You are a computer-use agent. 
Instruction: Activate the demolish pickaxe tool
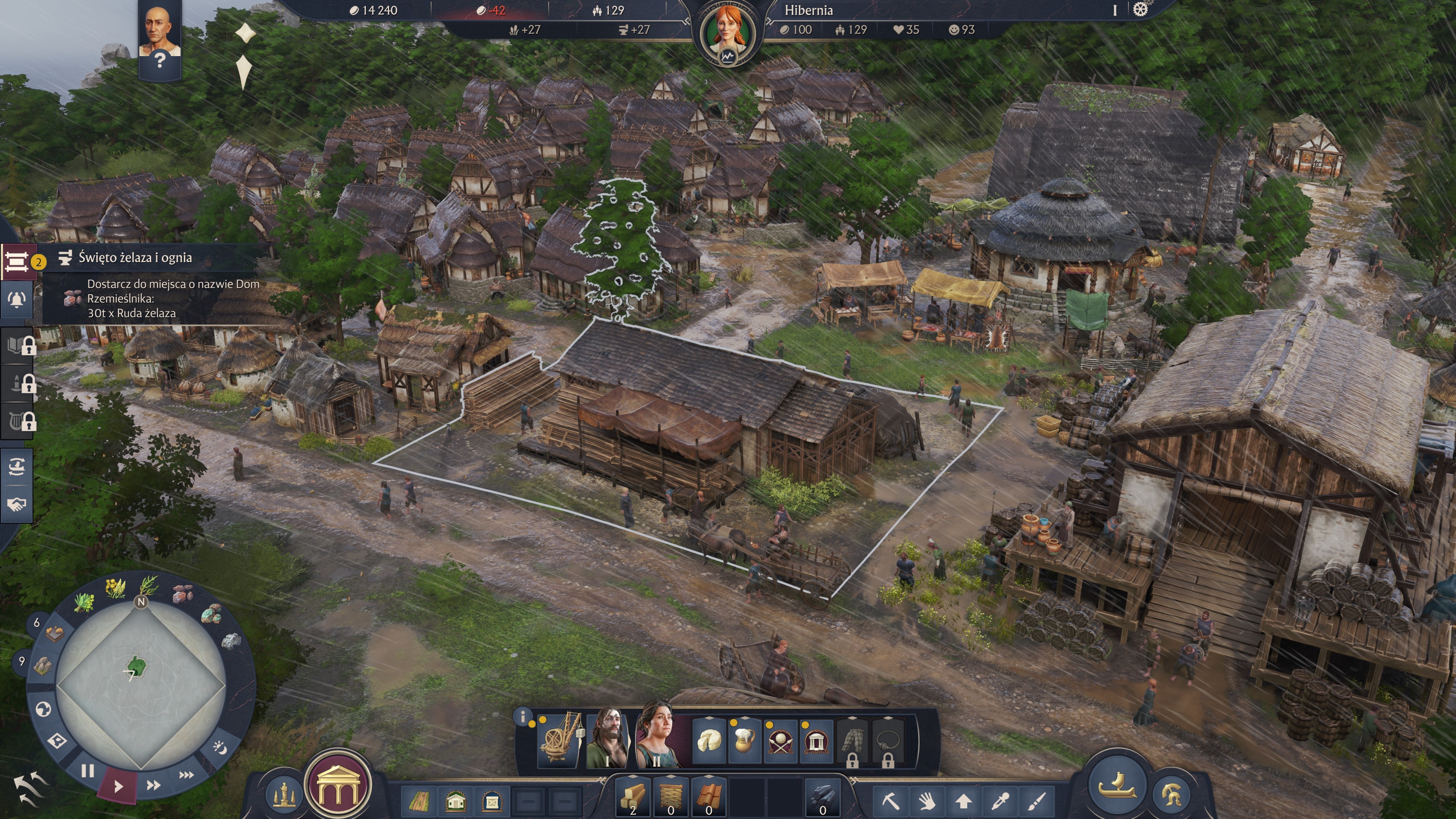[890, 800]
